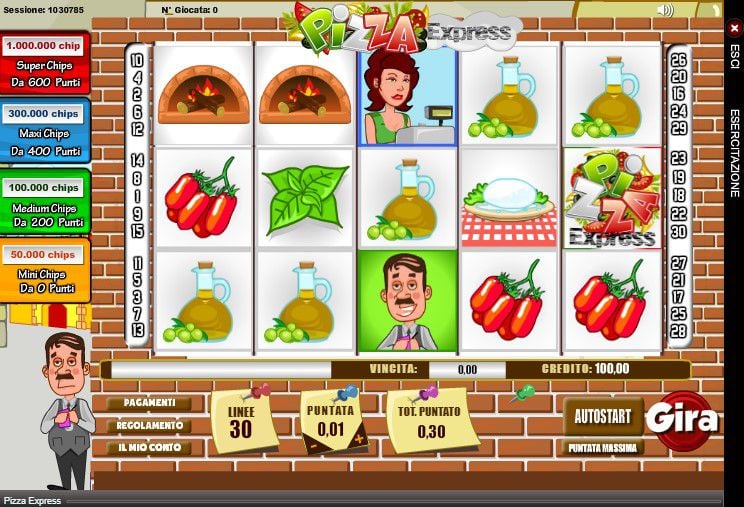Open Il Mio Conto account page
The image size is (744, 507).
point(149,447)
